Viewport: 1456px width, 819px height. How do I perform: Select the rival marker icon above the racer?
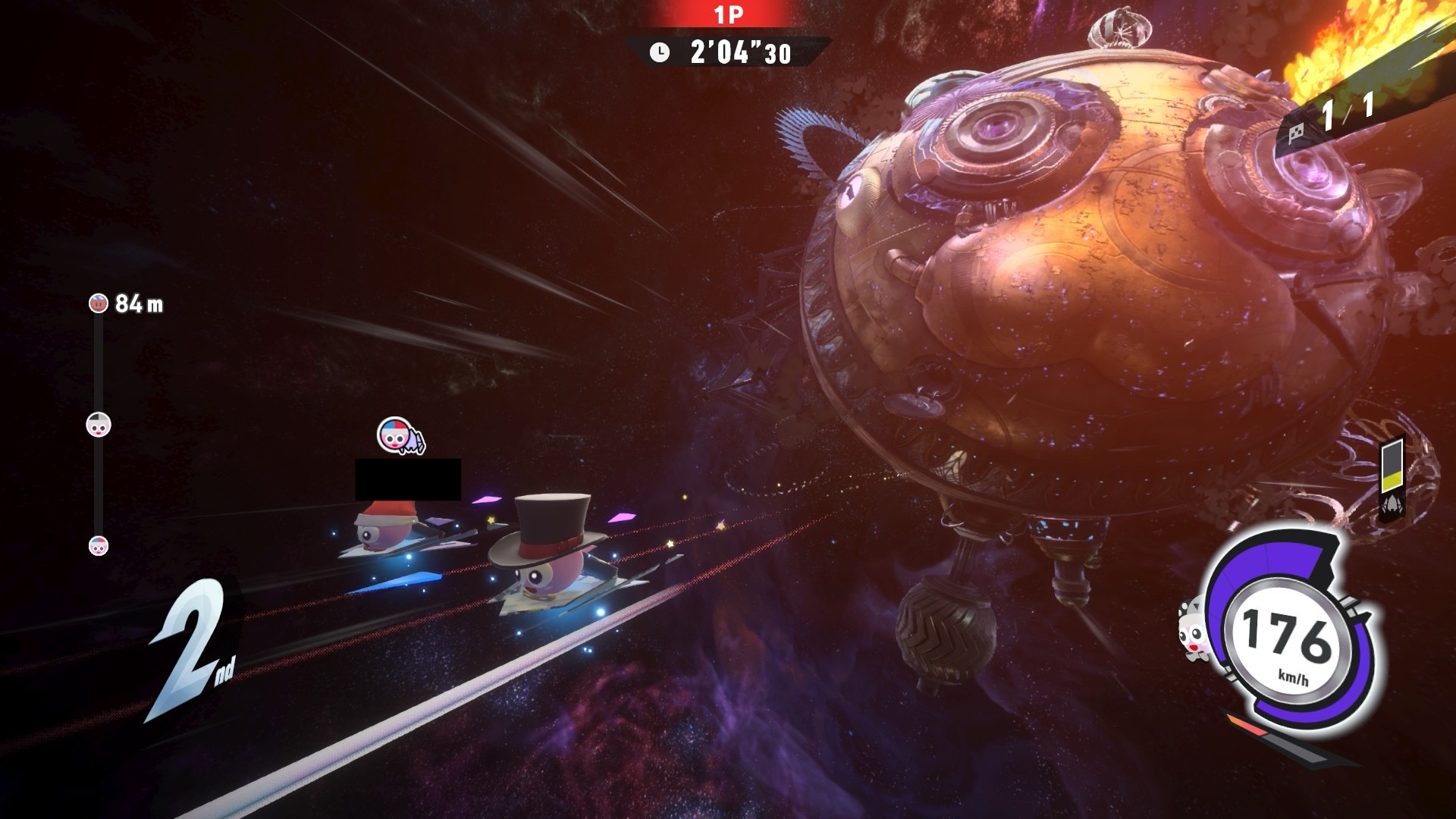pyautogui.click(x=400, y=436)
